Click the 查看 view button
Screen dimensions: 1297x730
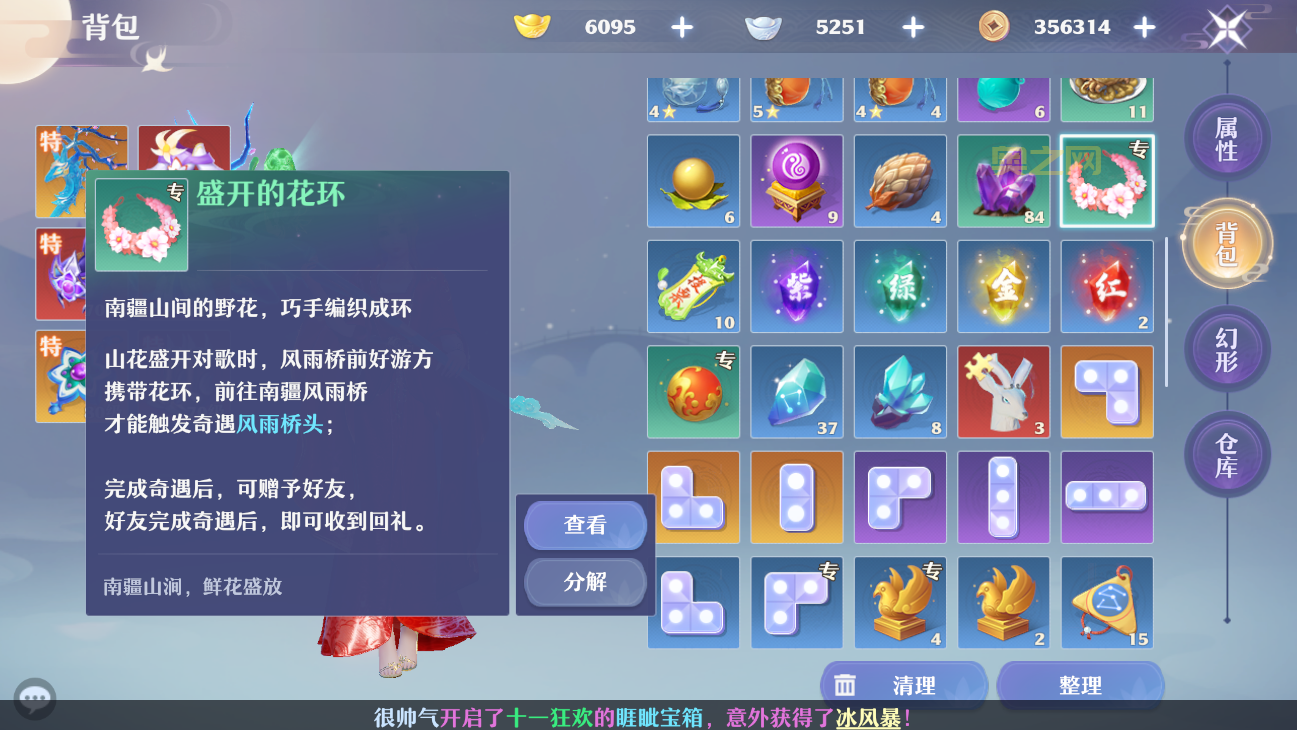click(x=585, y=525)
